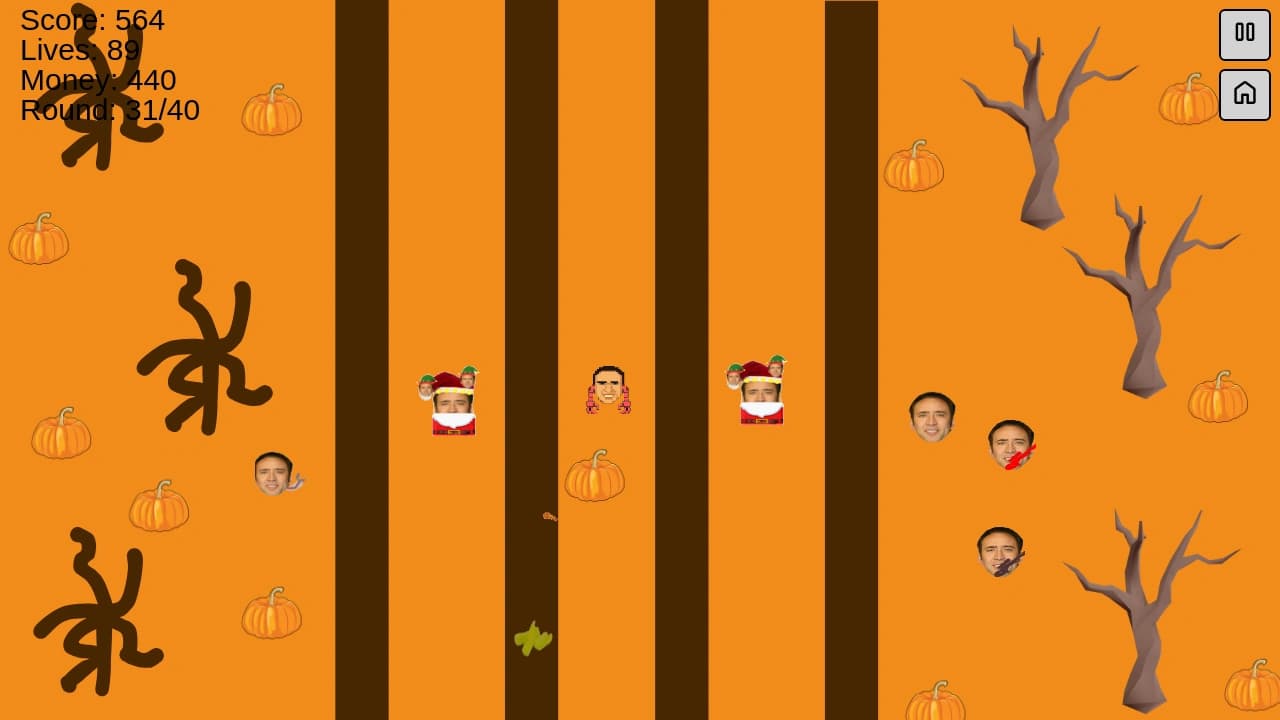Return home via the house icon
The height and width of the screenshot is (720, 1280).
(x=1244, y=95)
